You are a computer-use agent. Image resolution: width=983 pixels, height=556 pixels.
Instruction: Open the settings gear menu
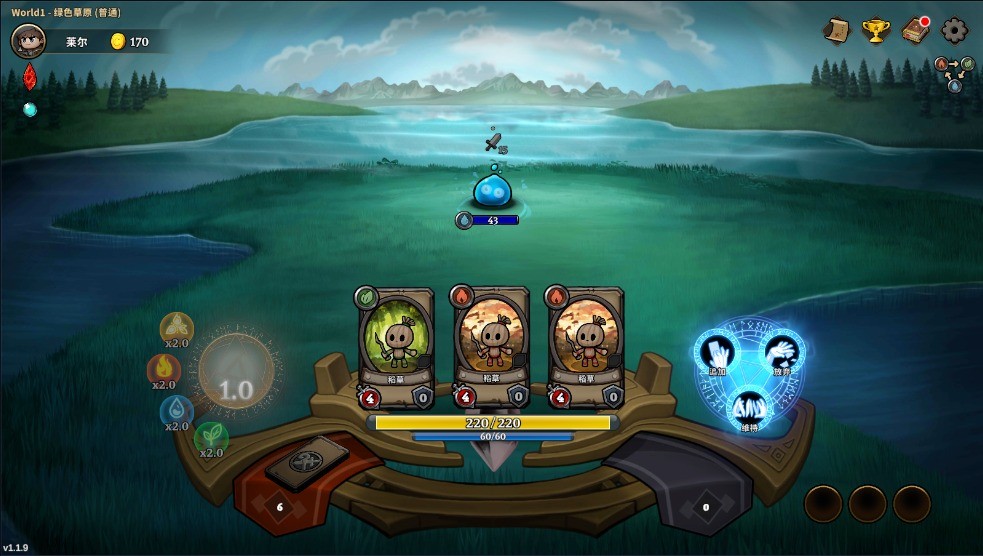[x=955, y=31]
